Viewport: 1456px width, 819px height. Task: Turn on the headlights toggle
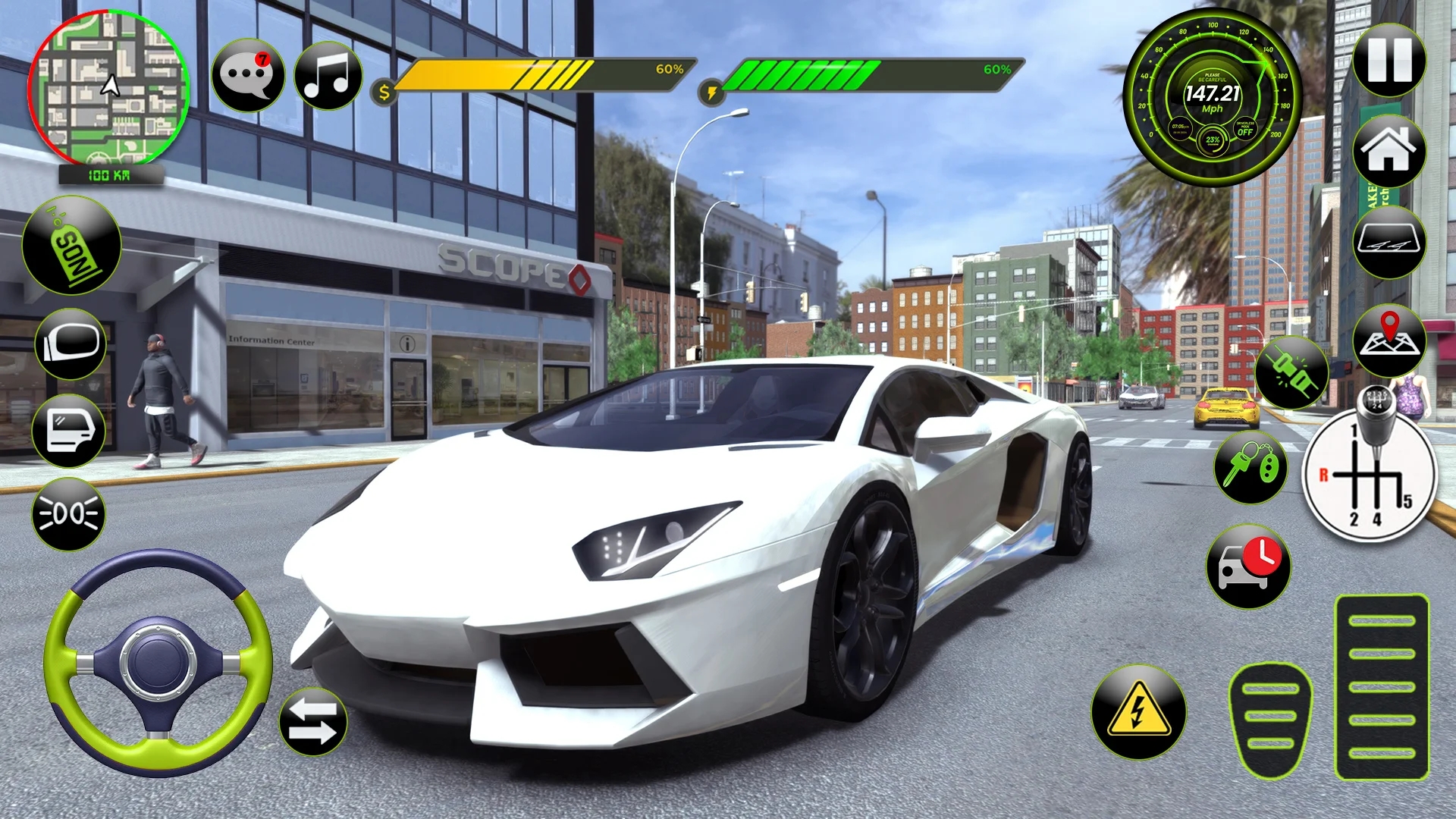pyautogui.click(x=68, y=512)
